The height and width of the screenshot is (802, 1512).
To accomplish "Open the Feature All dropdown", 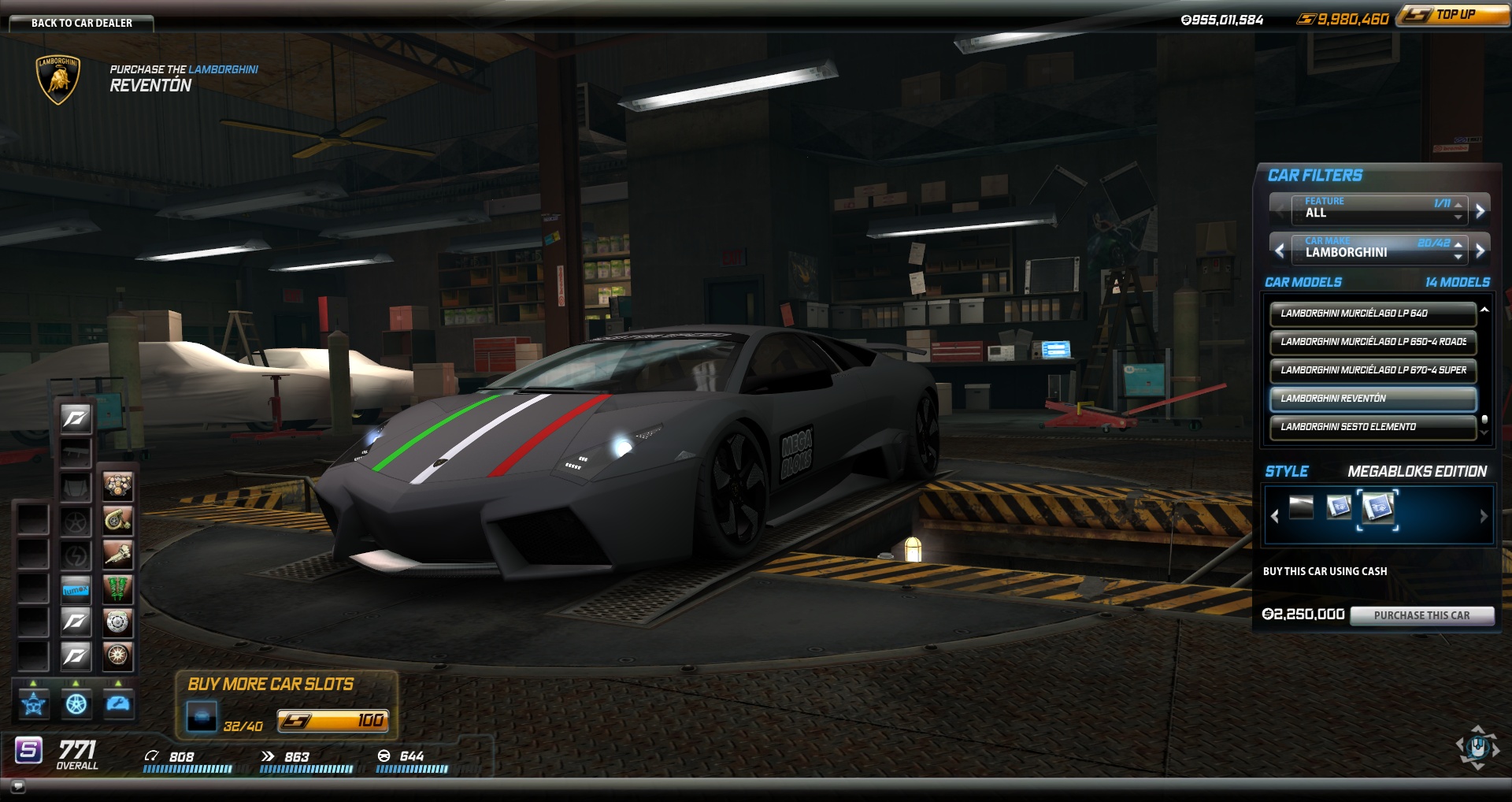I will [x=1378, y=210].
